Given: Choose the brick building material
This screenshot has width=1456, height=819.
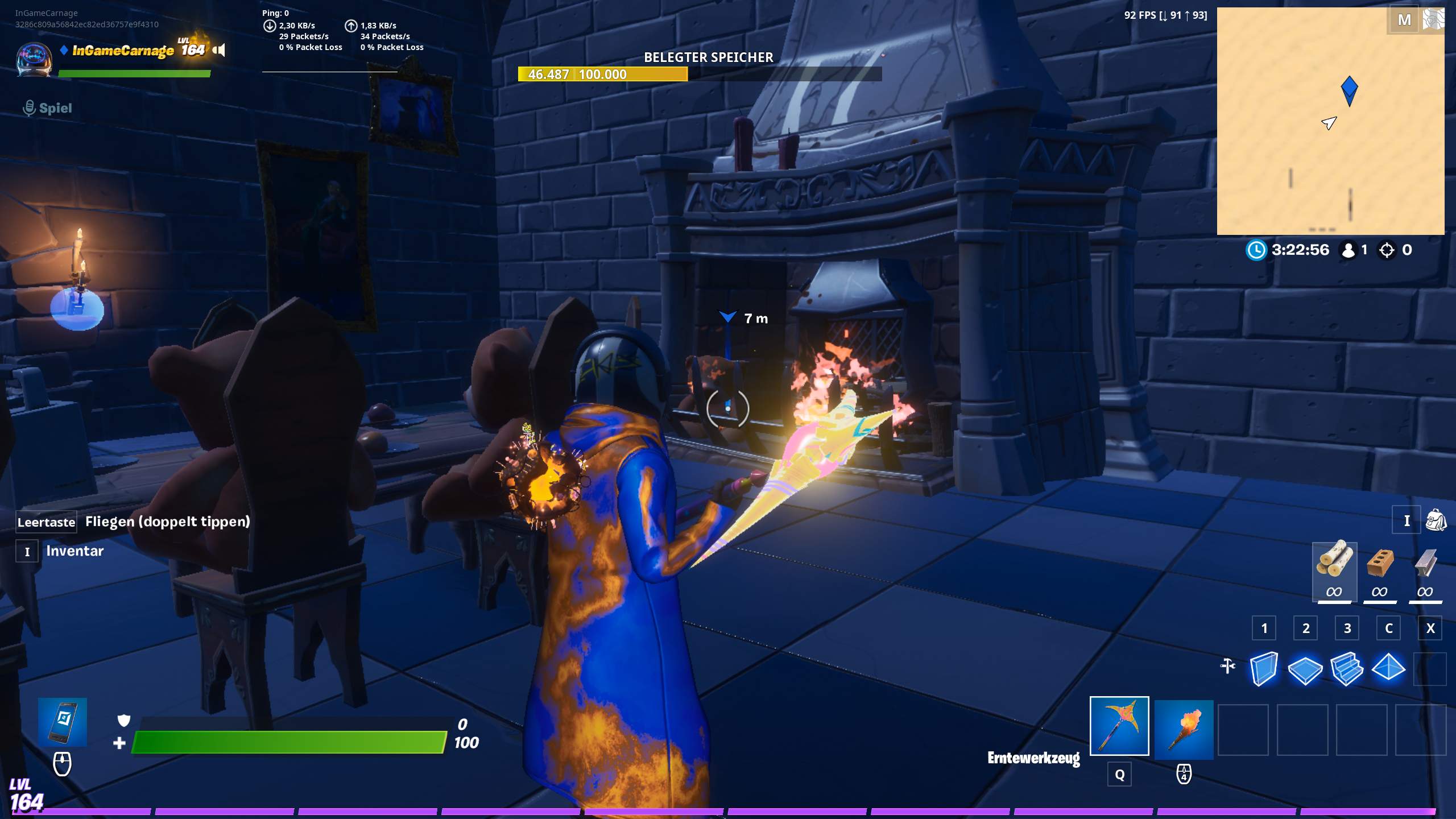Looking at the screenshot, I should click(1379, 570).
